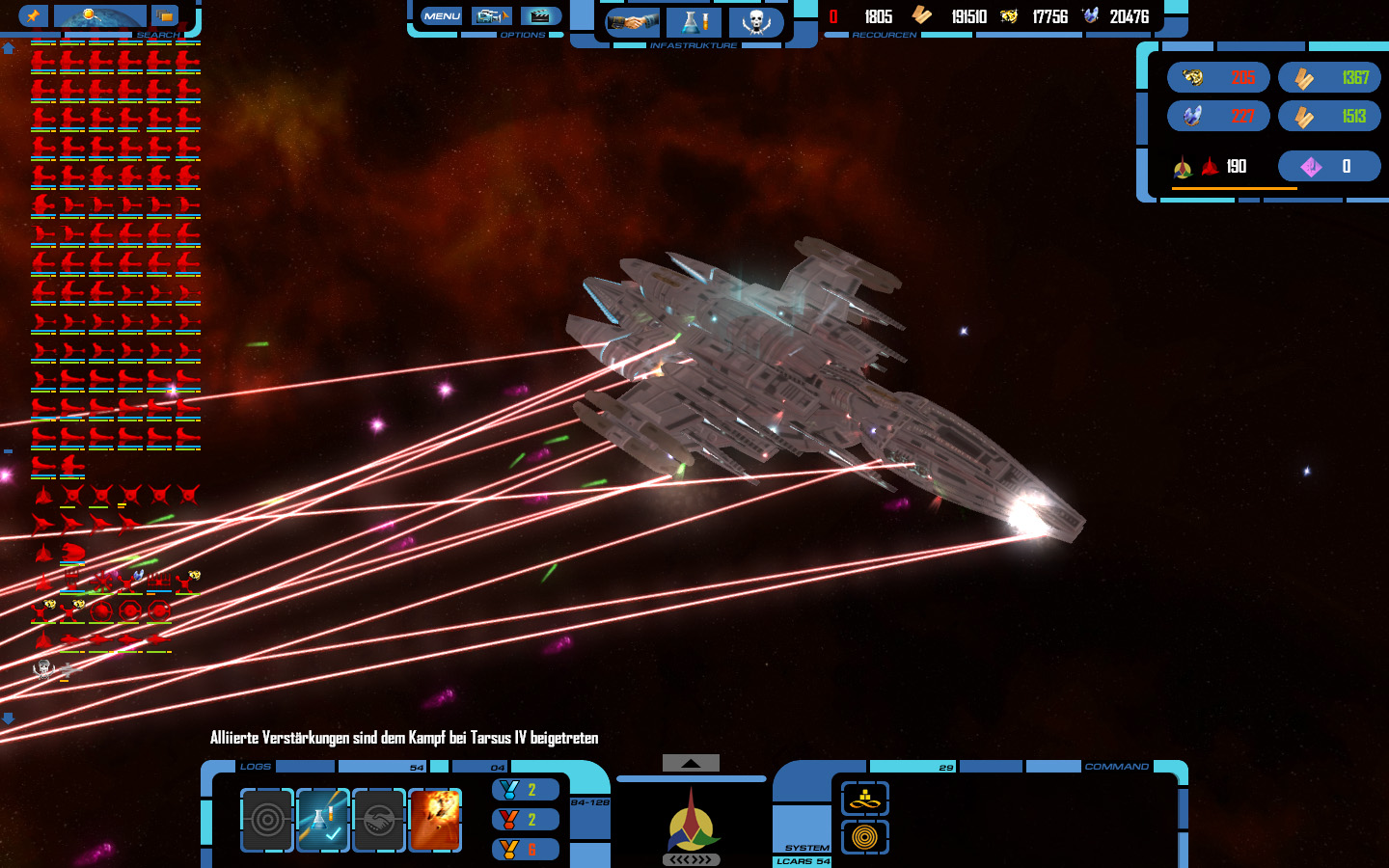The height and width of the screenshot is (868, 1389).
Task: Select the grey handshake log icon
Action: [x=379, y=820]
